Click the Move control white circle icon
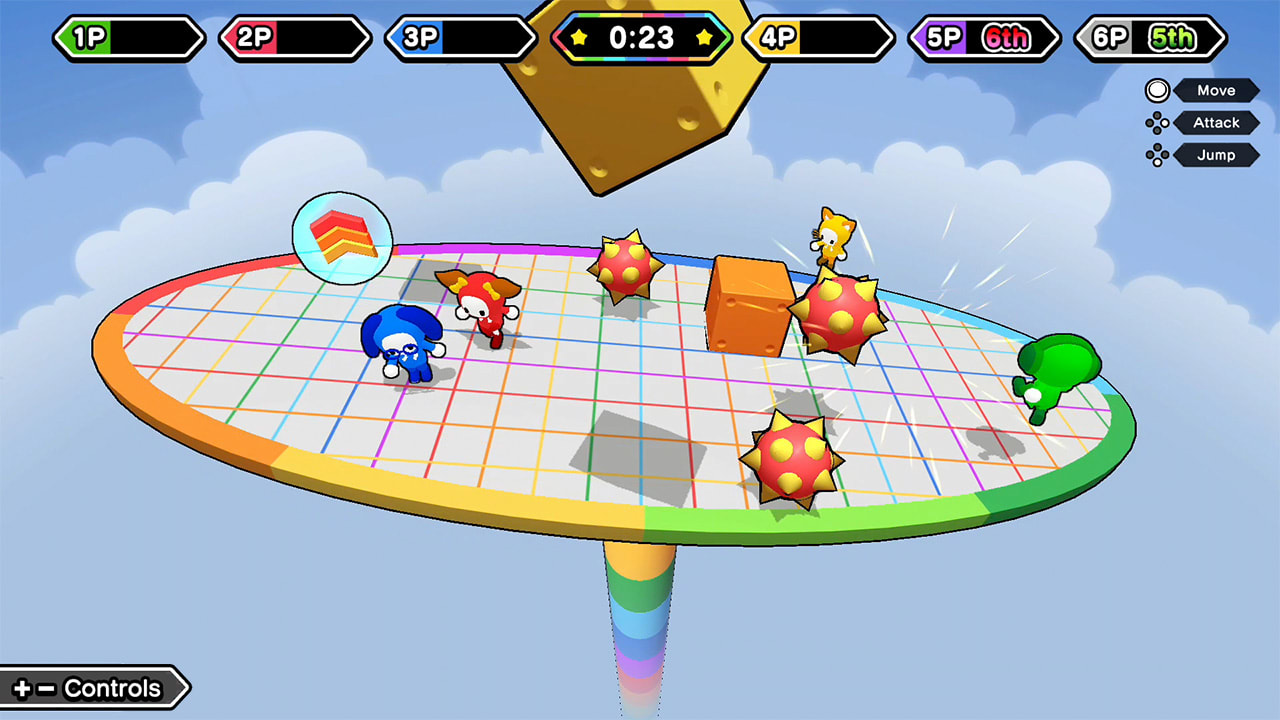This screenshot has width=1280, height=720. coord(1157,90)
